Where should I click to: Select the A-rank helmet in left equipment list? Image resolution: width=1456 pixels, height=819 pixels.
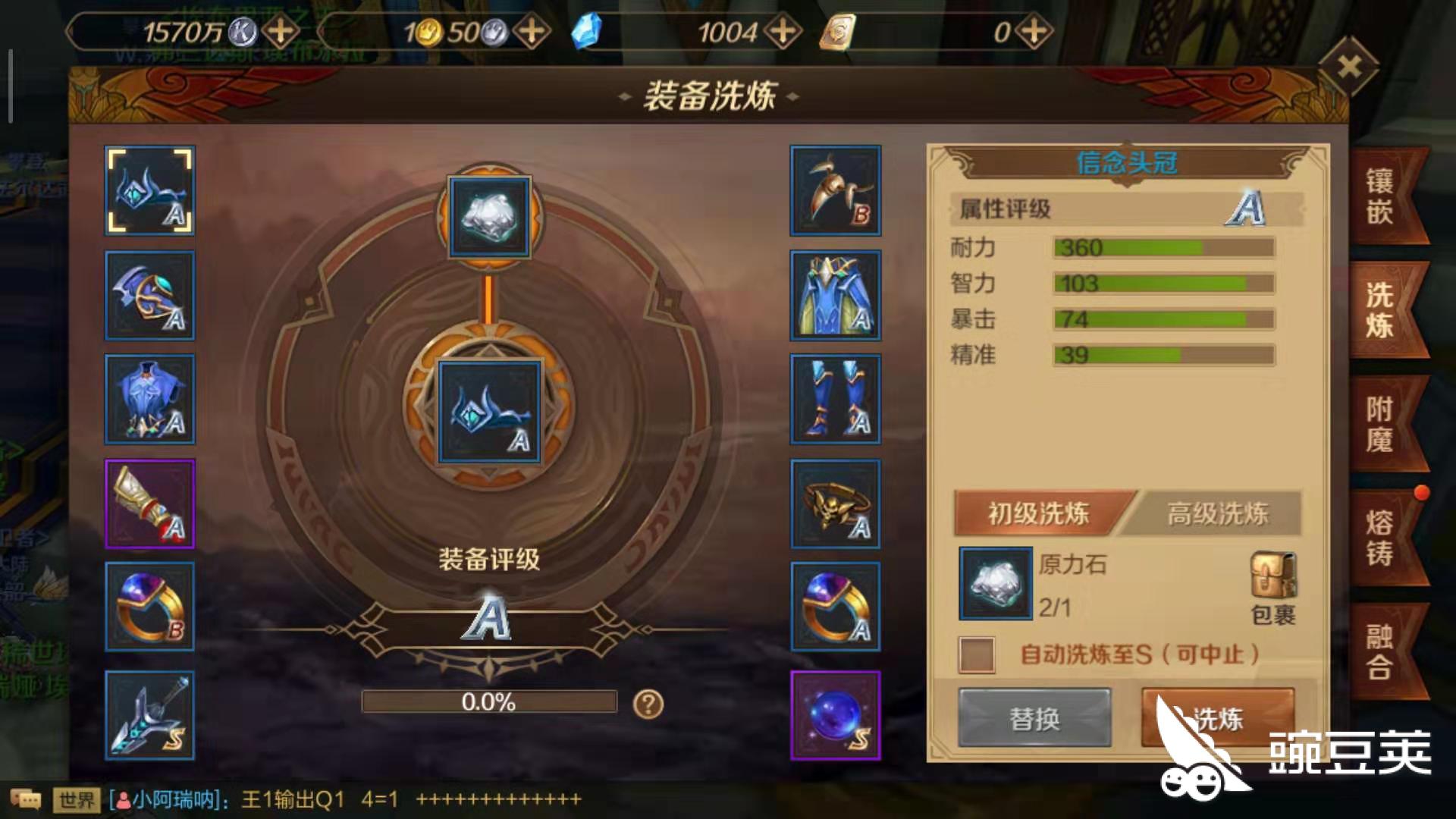(149, 191)
